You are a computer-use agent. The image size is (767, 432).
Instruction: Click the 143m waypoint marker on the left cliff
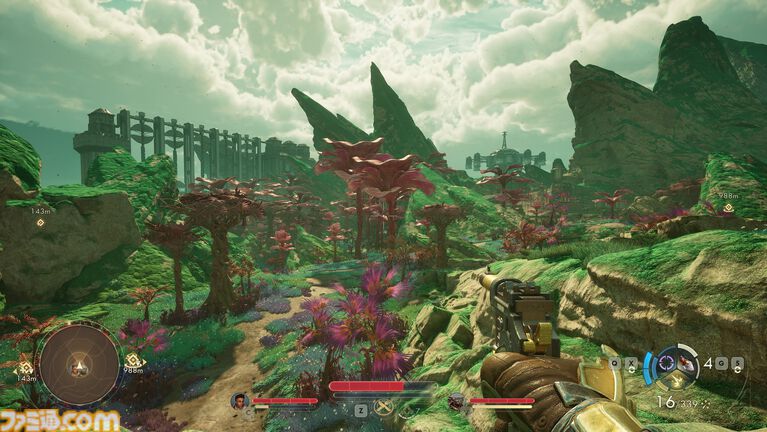click(40, 221)
